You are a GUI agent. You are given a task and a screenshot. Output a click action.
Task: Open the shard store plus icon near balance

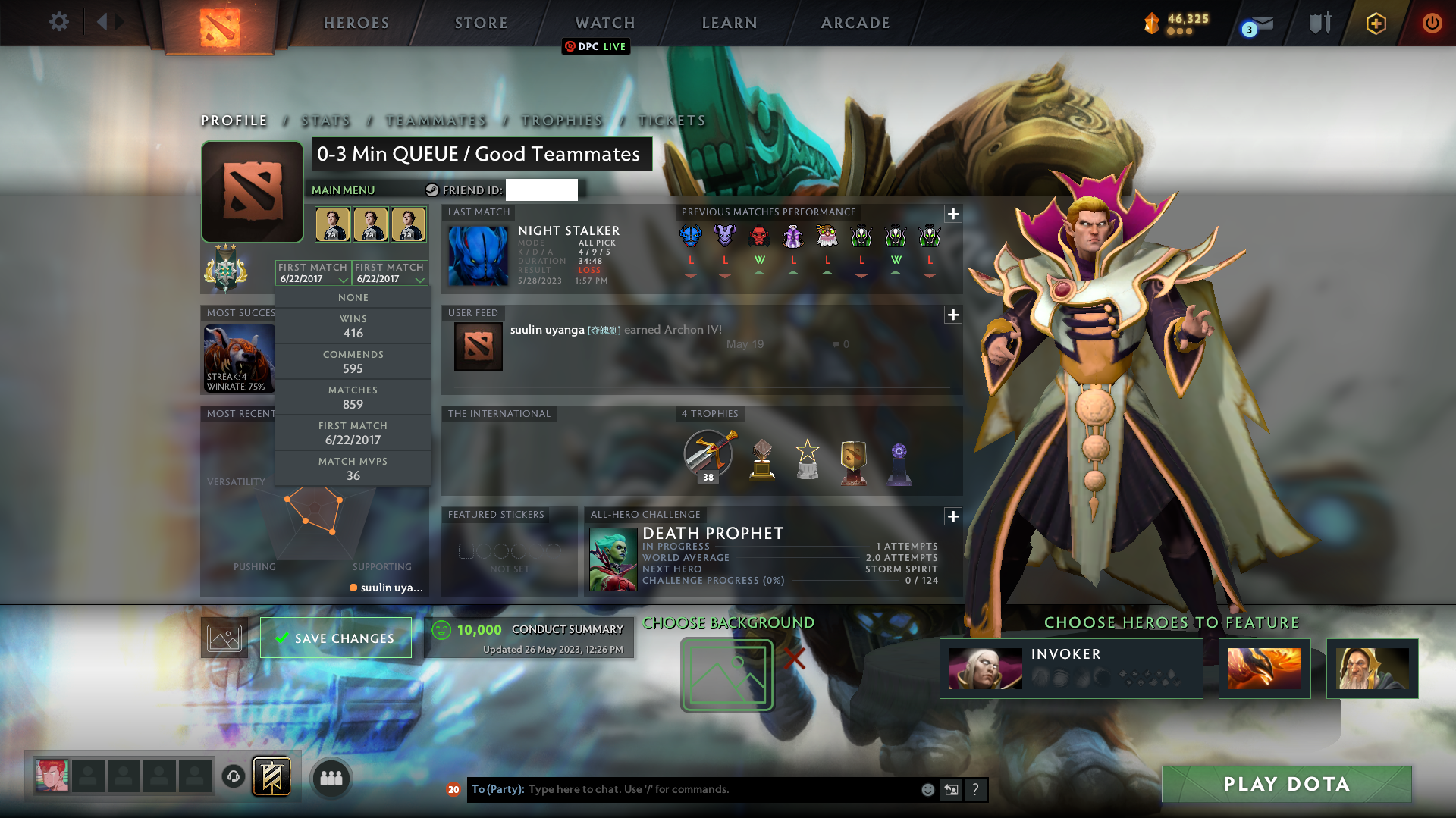(1376, 22)
